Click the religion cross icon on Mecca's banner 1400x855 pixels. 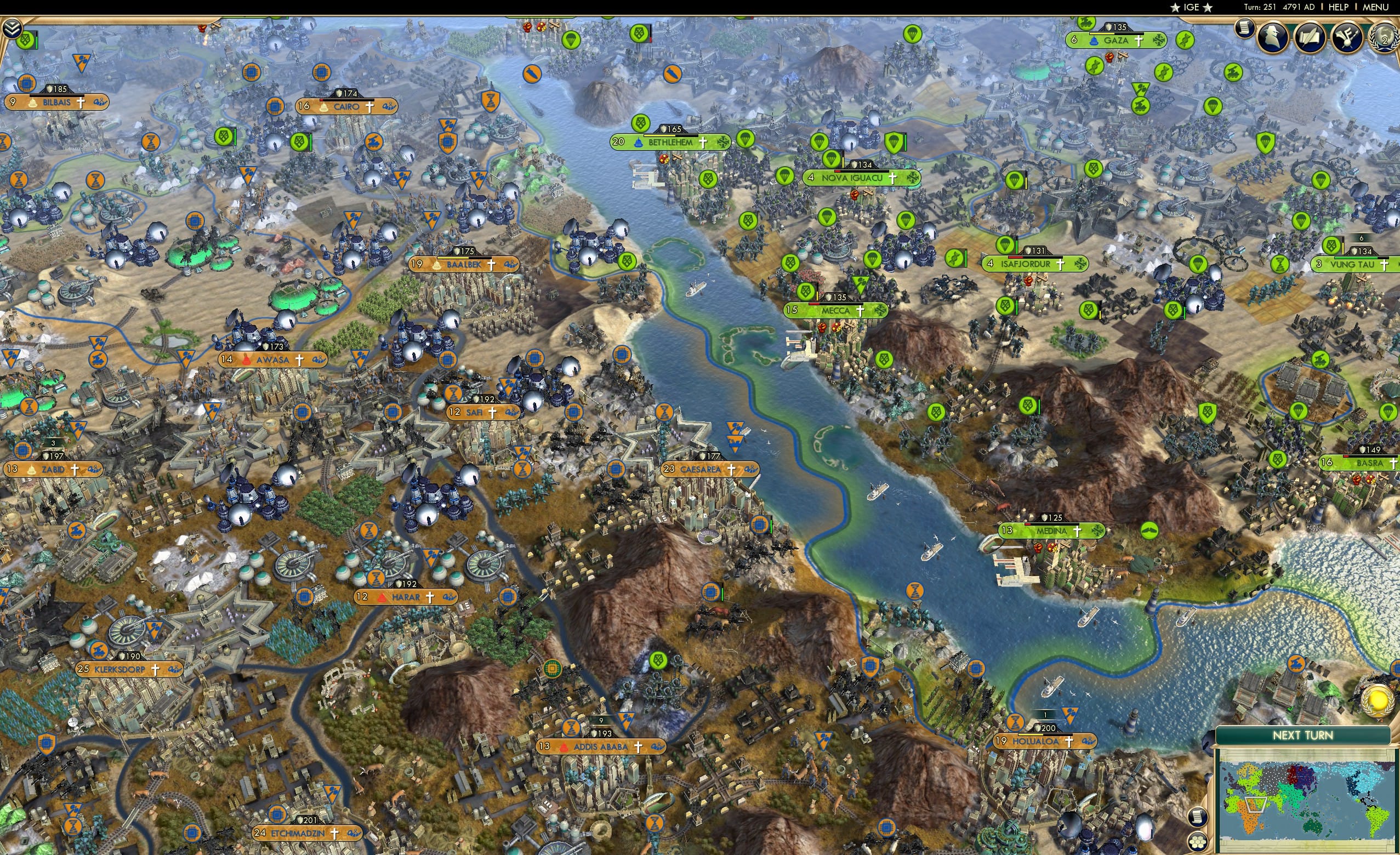click(860, 311)
